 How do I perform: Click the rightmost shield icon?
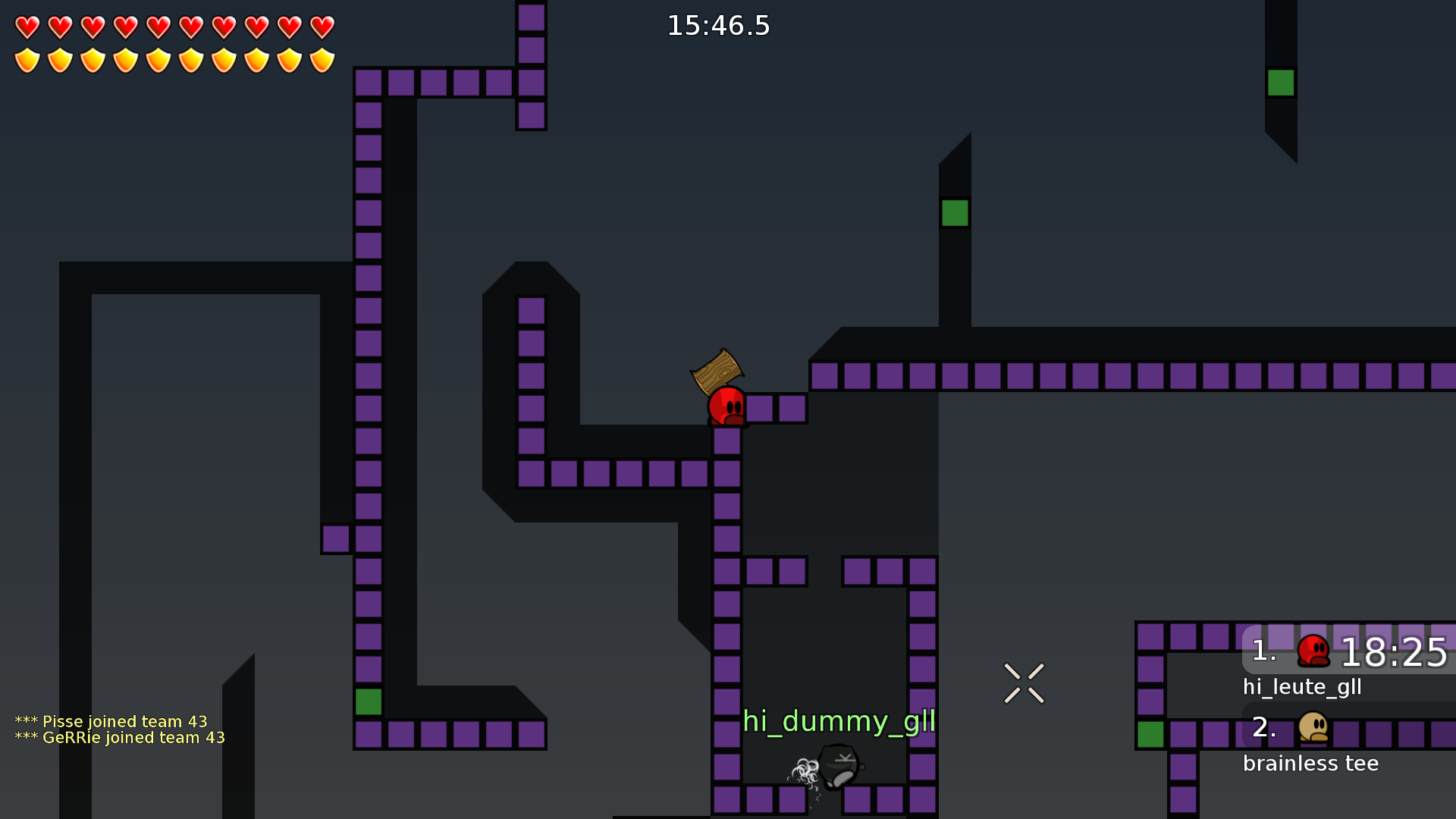[321, 58]
